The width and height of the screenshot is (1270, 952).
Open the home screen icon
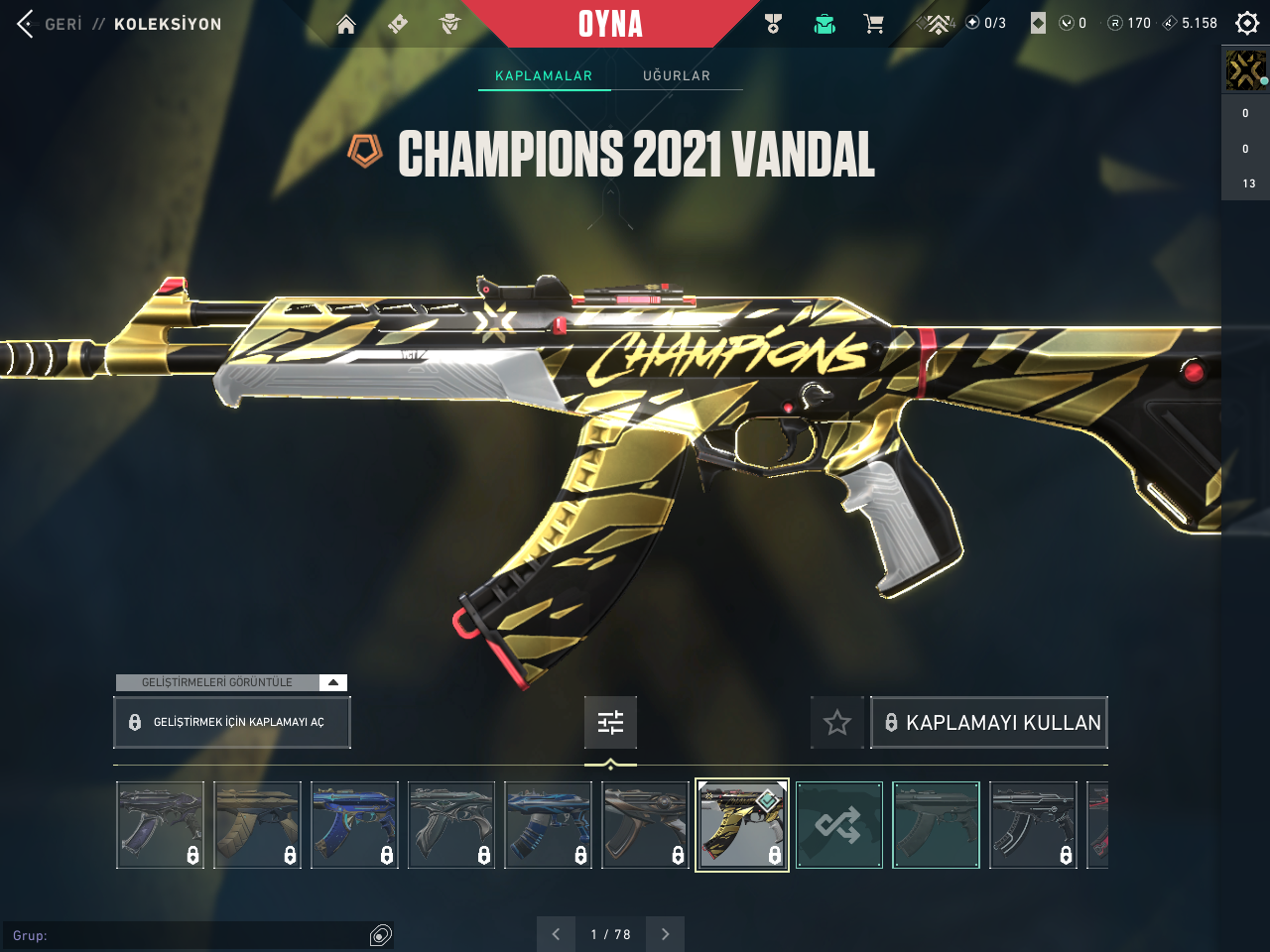[346, 24]
